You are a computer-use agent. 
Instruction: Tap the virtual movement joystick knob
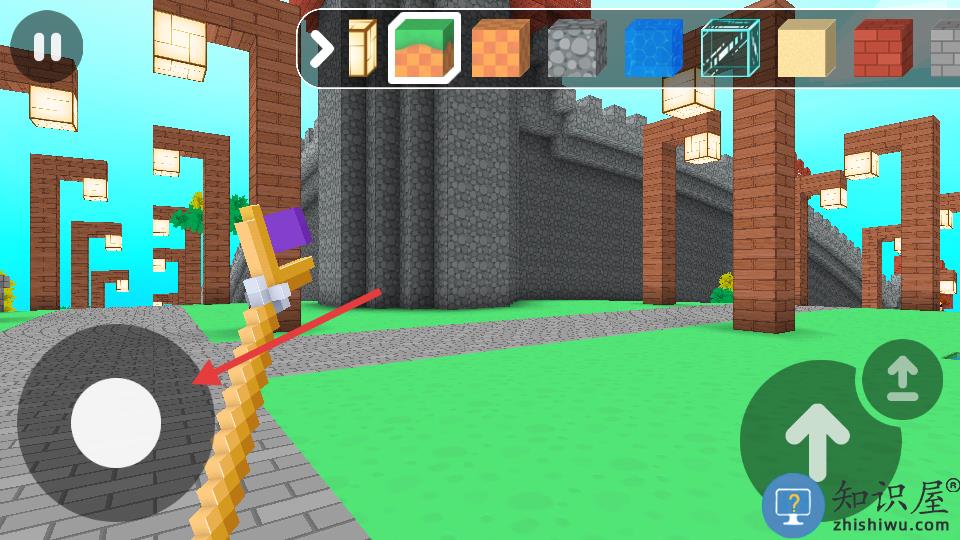pos(116,423)
